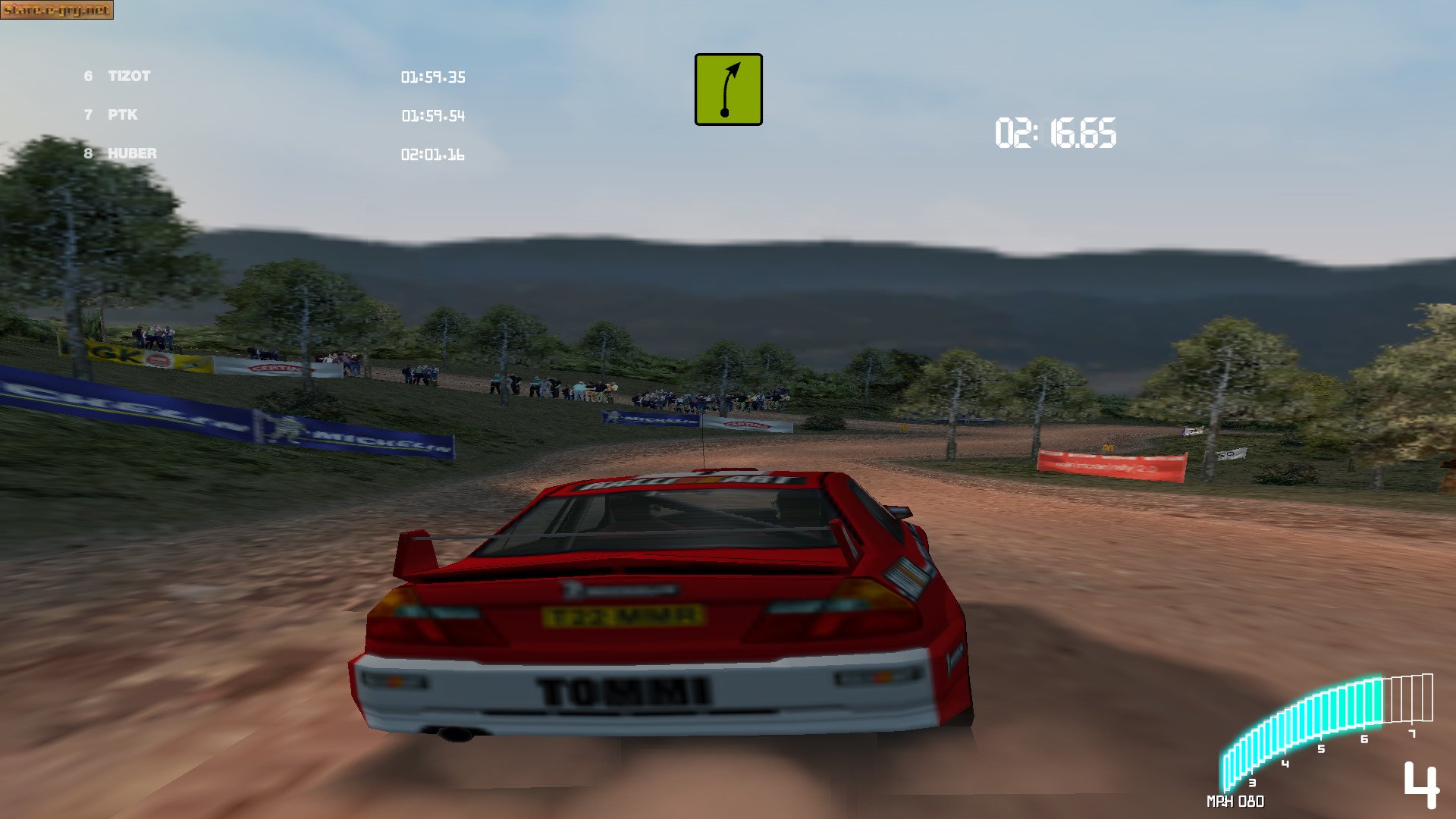Open the stare-e-gry.net watermark link
Image resolution: width=1456 pixels, height=819 pixels.
click(58, 11)
